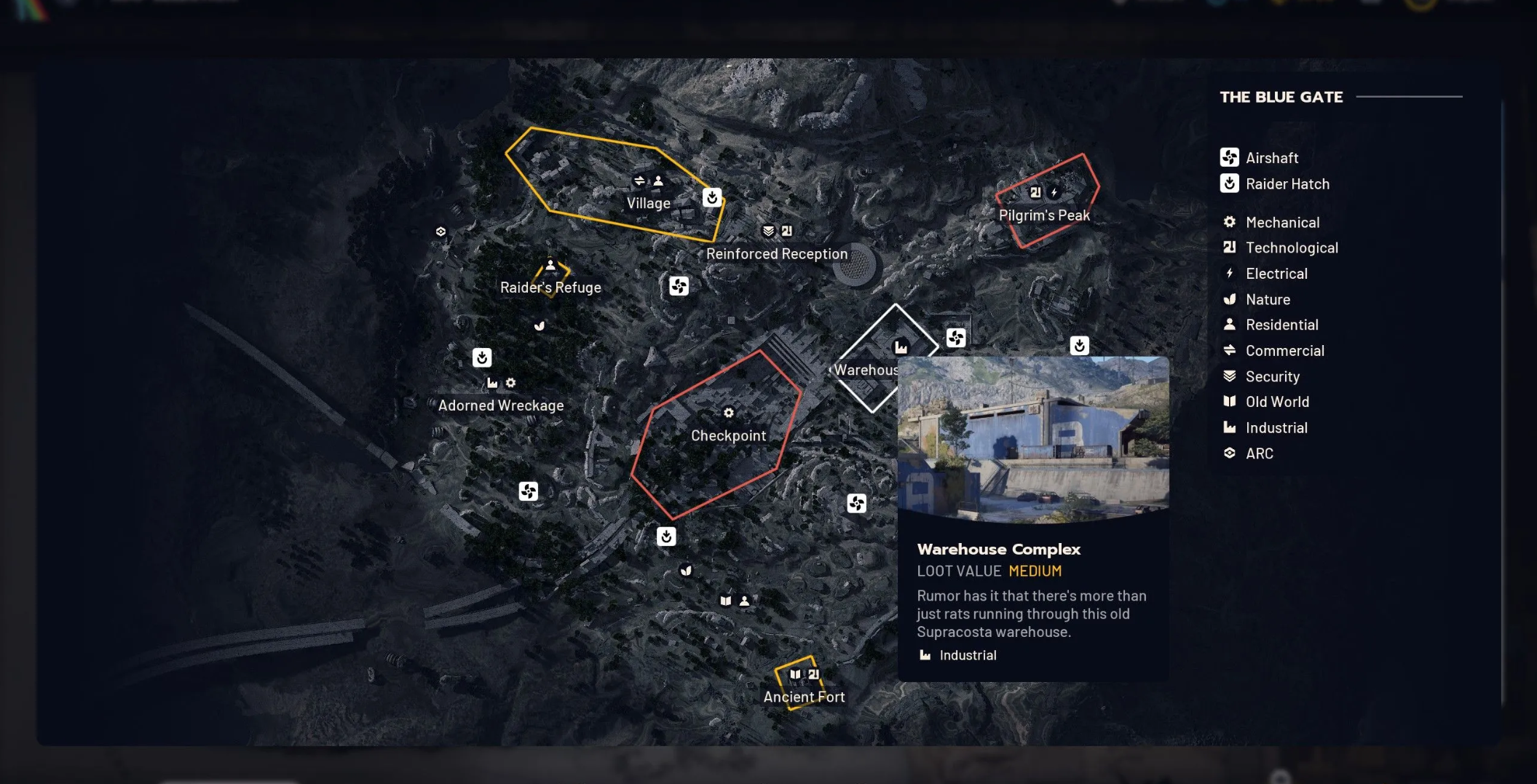Show Security locations in the legend
1537x784 pixels.
click(1271, 376)
